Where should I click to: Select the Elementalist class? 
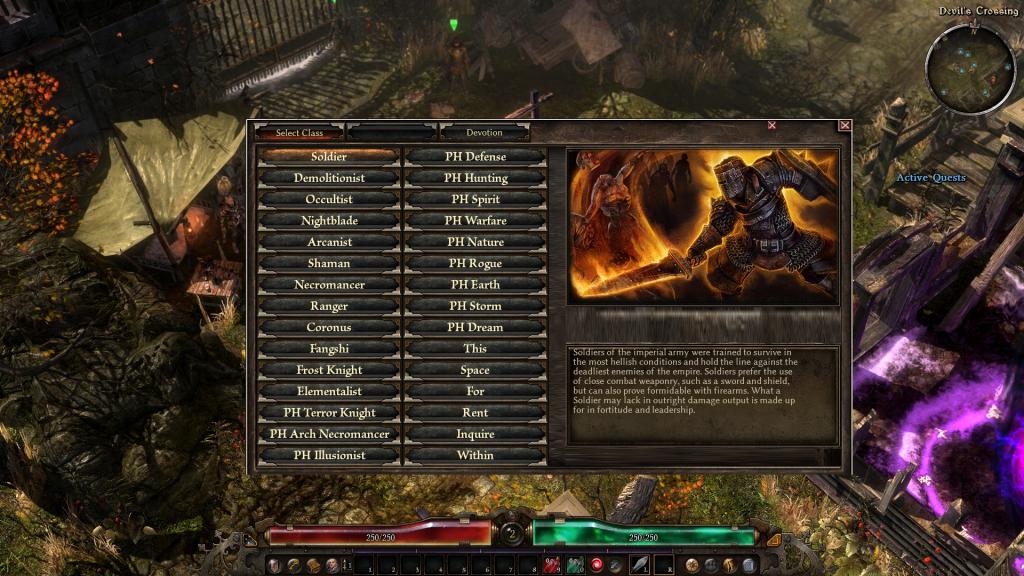pyautogui.click(x=329, y=391)
